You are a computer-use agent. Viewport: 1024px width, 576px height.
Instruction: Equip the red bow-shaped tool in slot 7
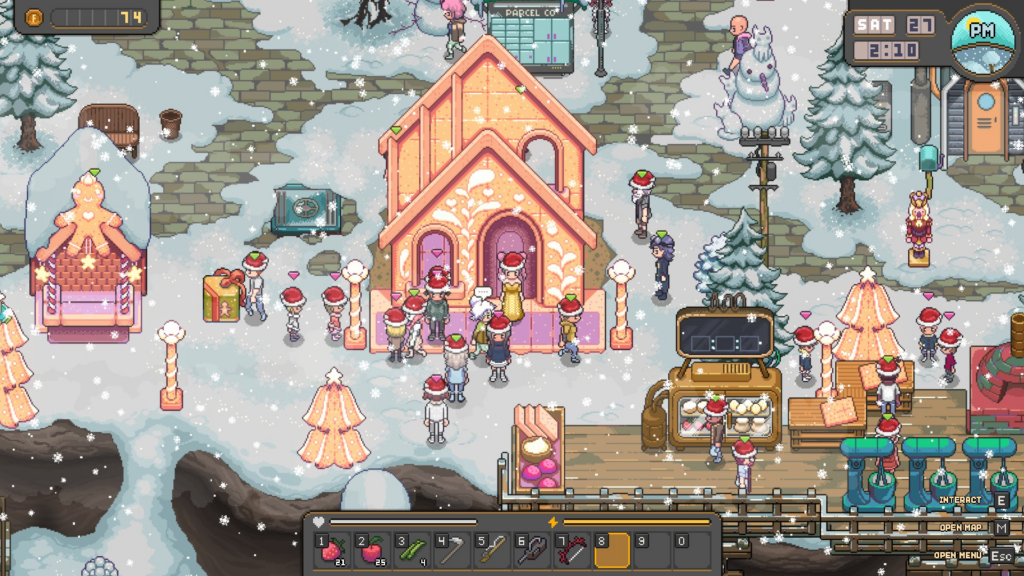573,550
